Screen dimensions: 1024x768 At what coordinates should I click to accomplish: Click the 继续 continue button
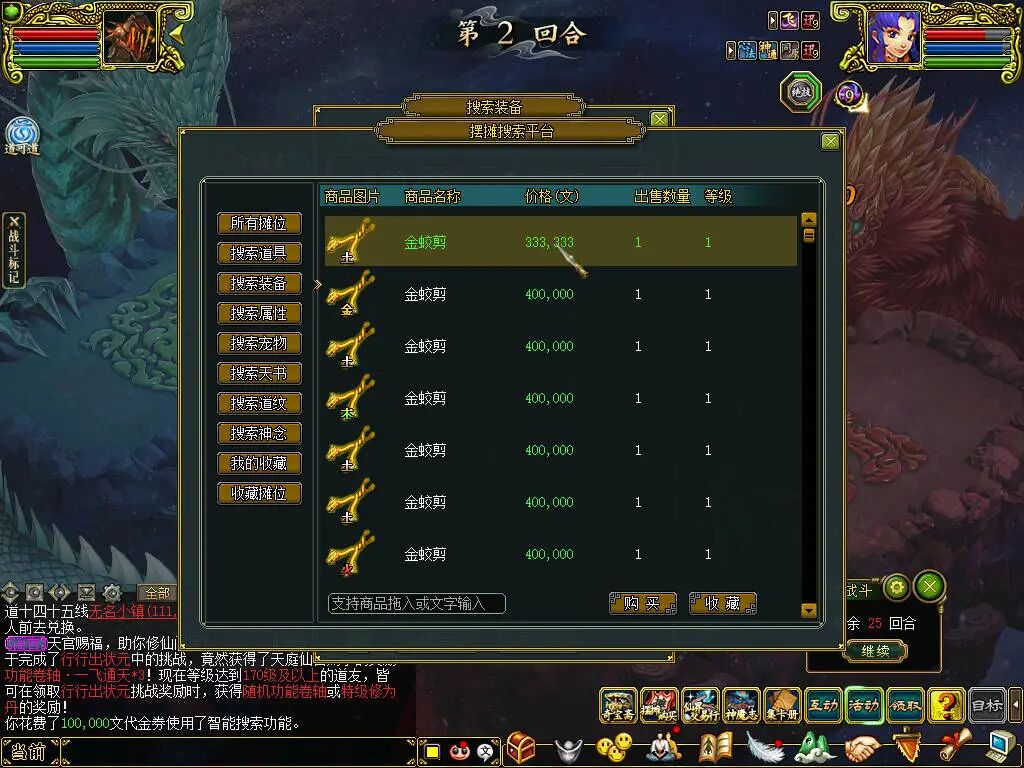(874, 651)
